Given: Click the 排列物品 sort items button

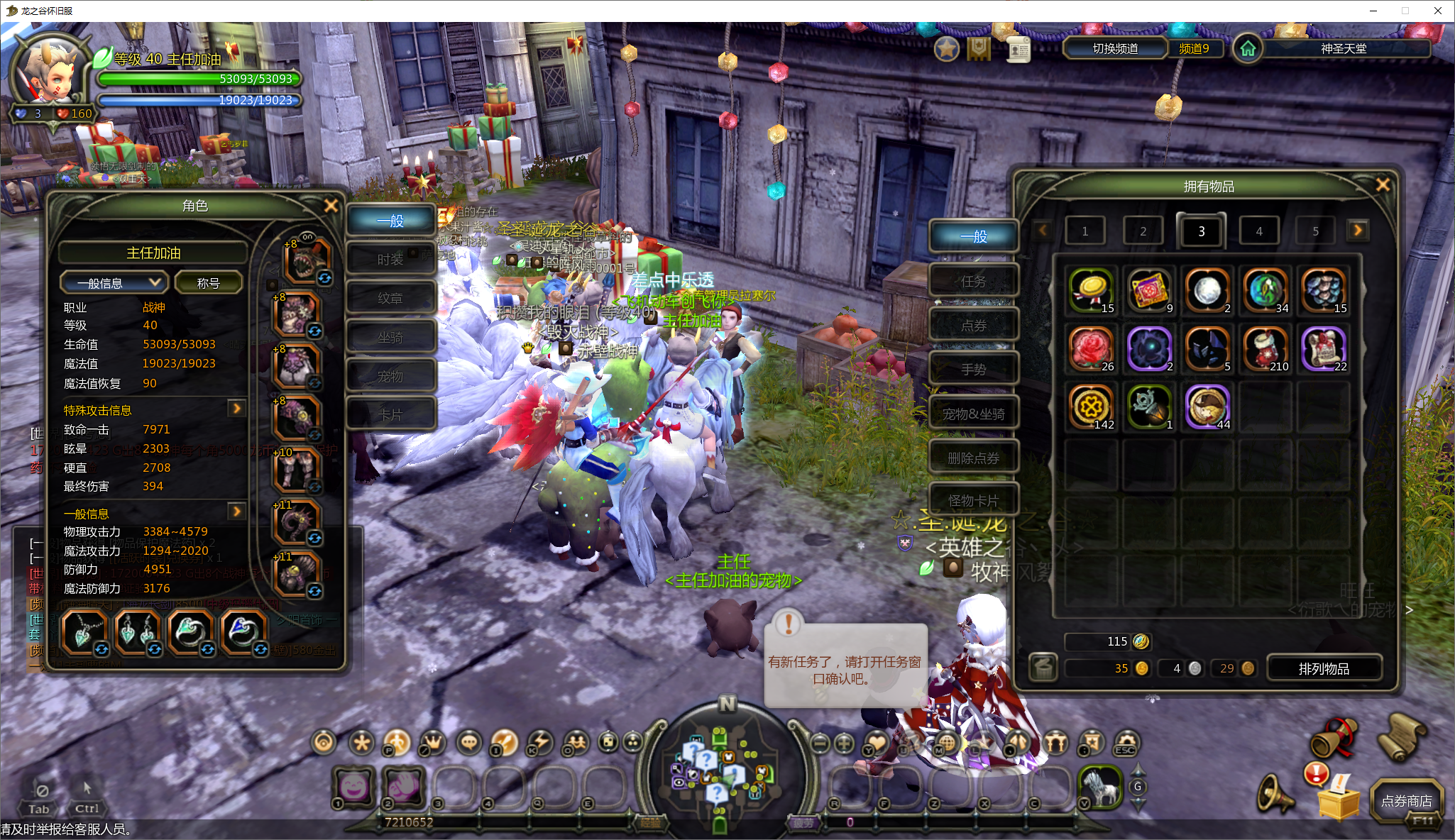Looking at the screenshot, I should point(1324,668).
